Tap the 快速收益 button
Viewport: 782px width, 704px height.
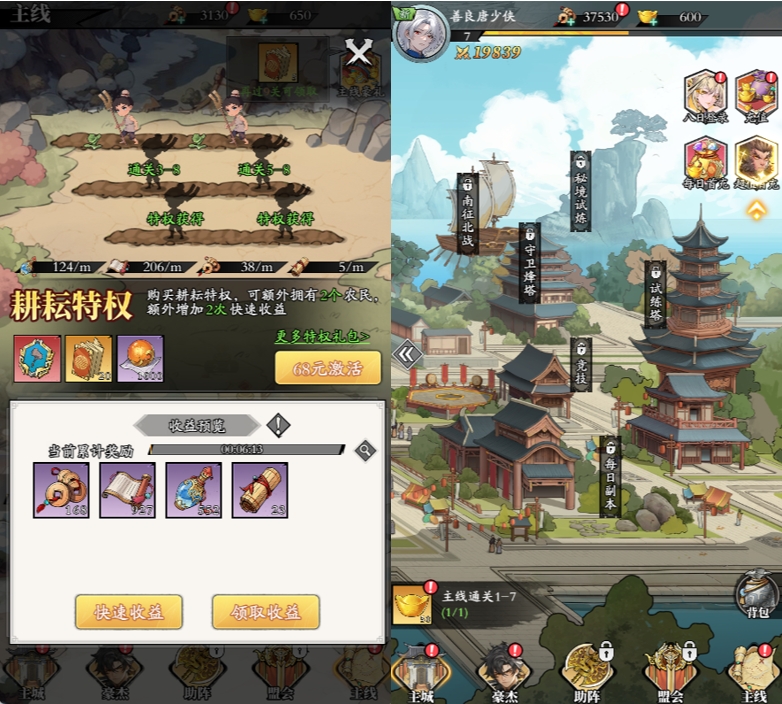pyautogui.click(x=128, y=612)
